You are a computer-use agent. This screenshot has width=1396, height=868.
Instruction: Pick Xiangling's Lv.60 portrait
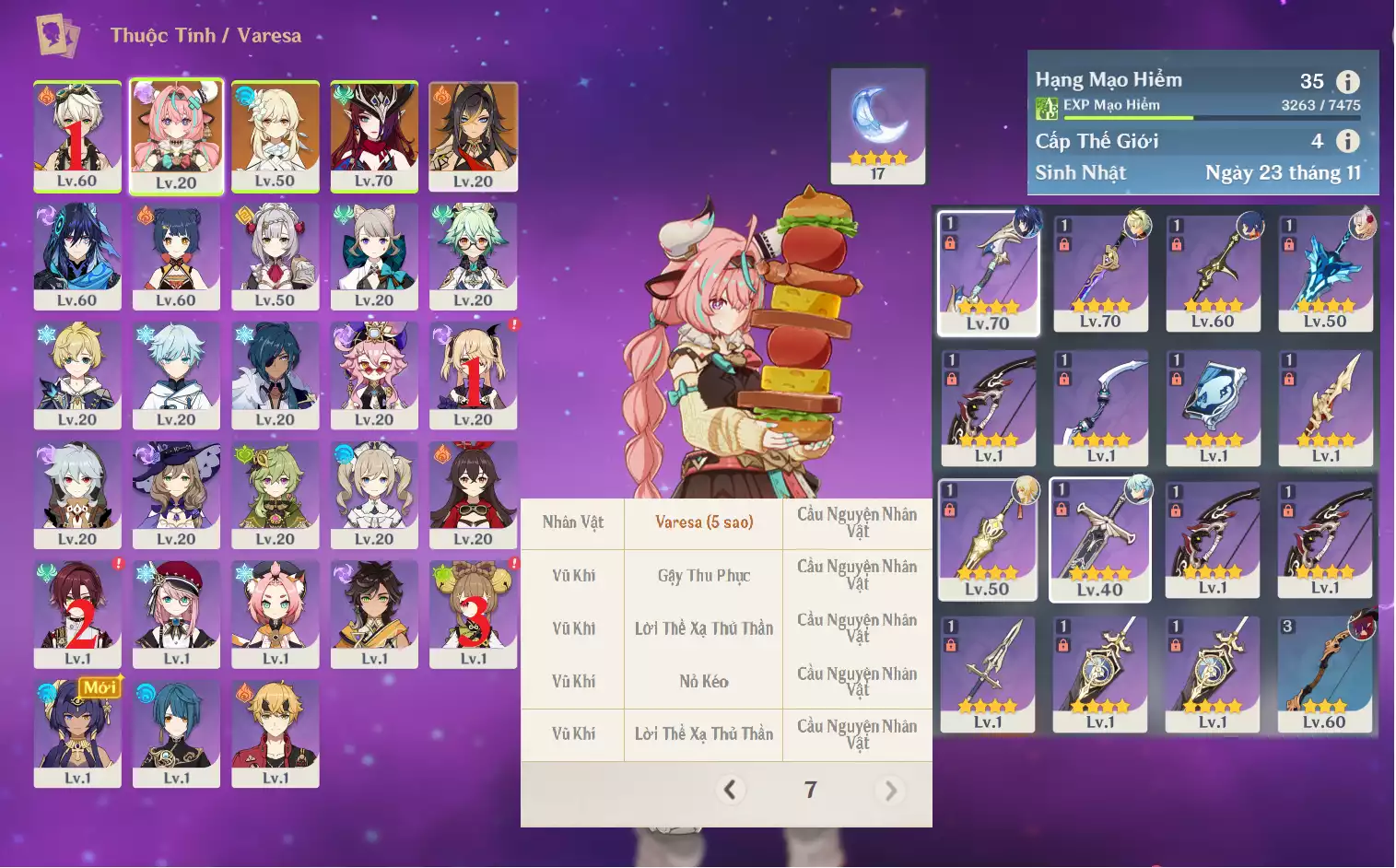pyautogui.click(x=176, y=256)
